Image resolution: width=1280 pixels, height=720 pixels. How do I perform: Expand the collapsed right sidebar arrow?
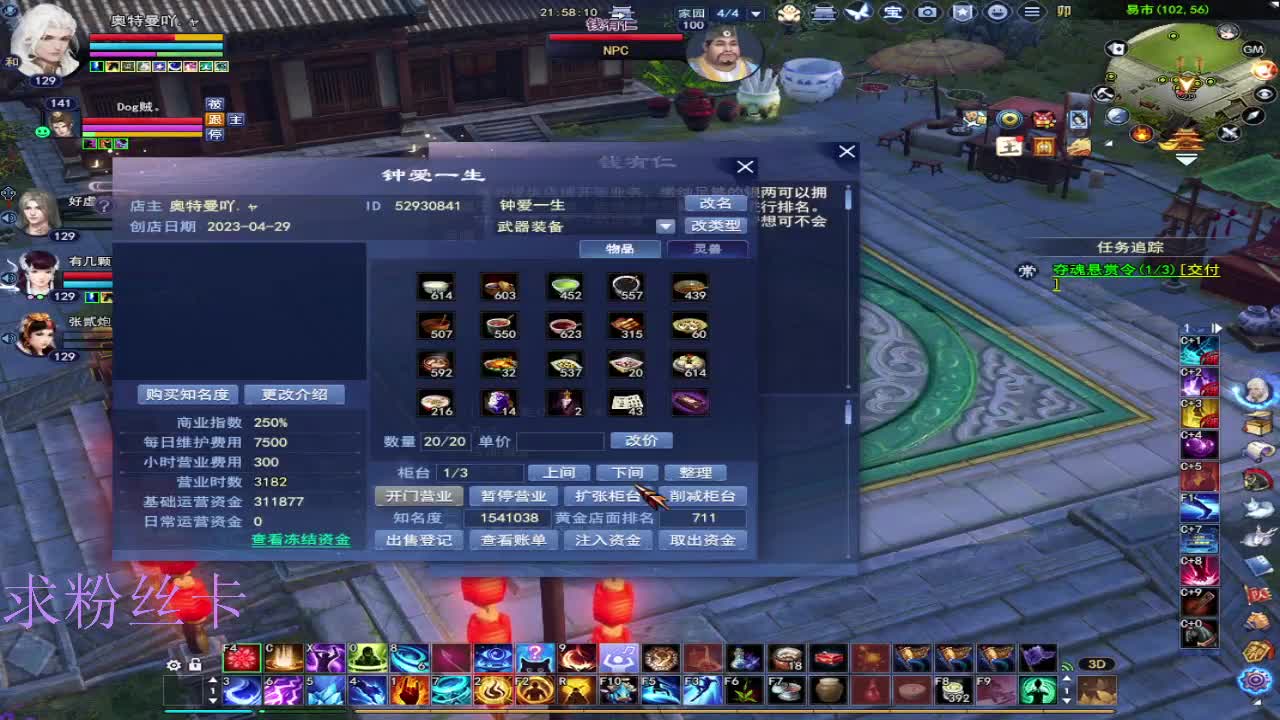click(1217, 327)
